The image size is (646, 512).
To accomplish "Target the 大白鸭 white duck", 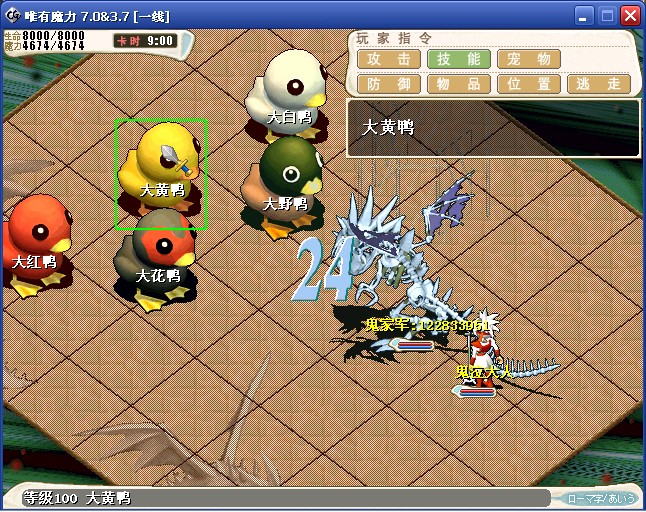I will (x=288, y=92).
